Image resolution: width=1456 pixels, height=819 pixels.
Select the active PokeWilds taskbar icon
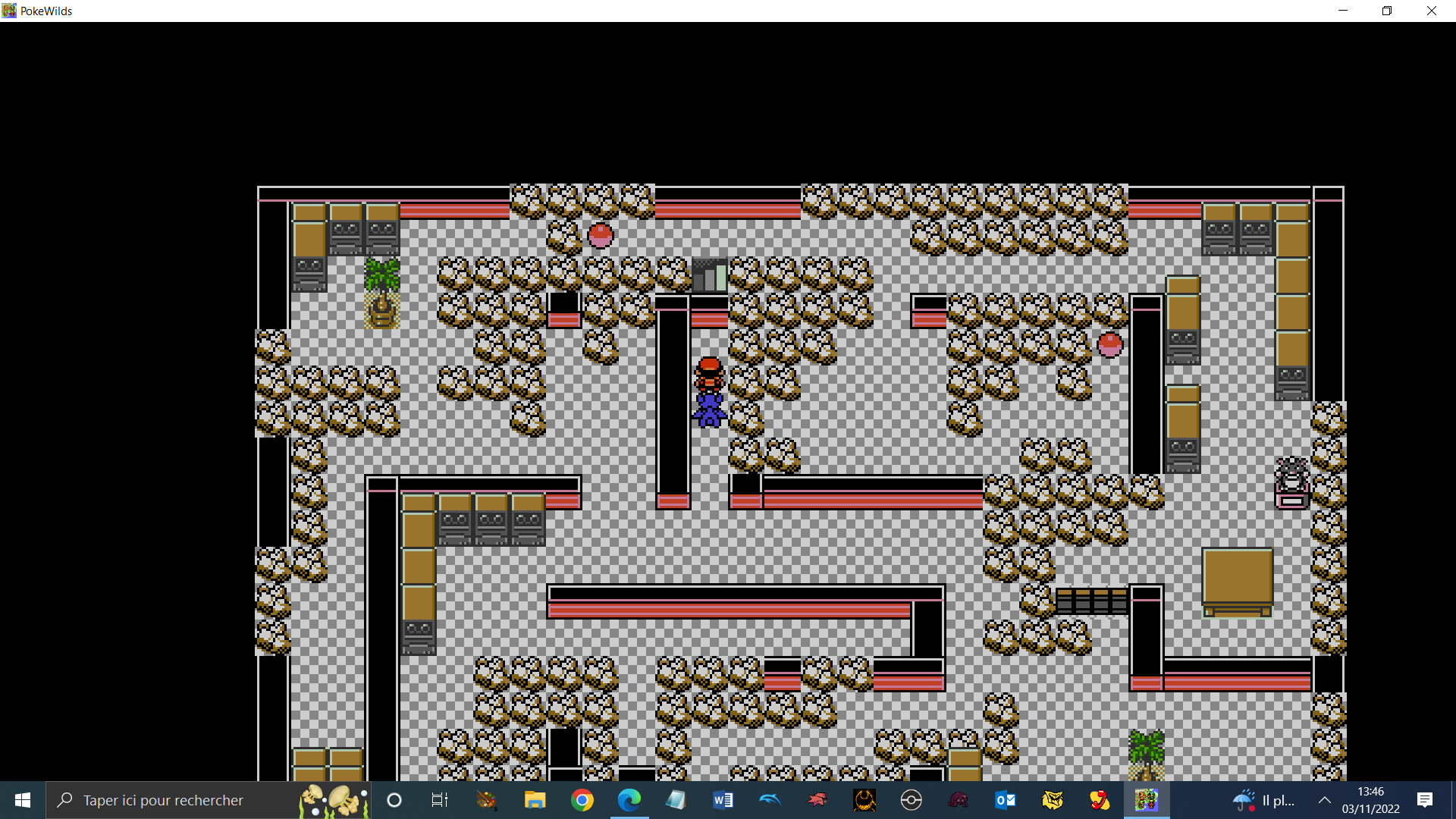[1147, 800]
